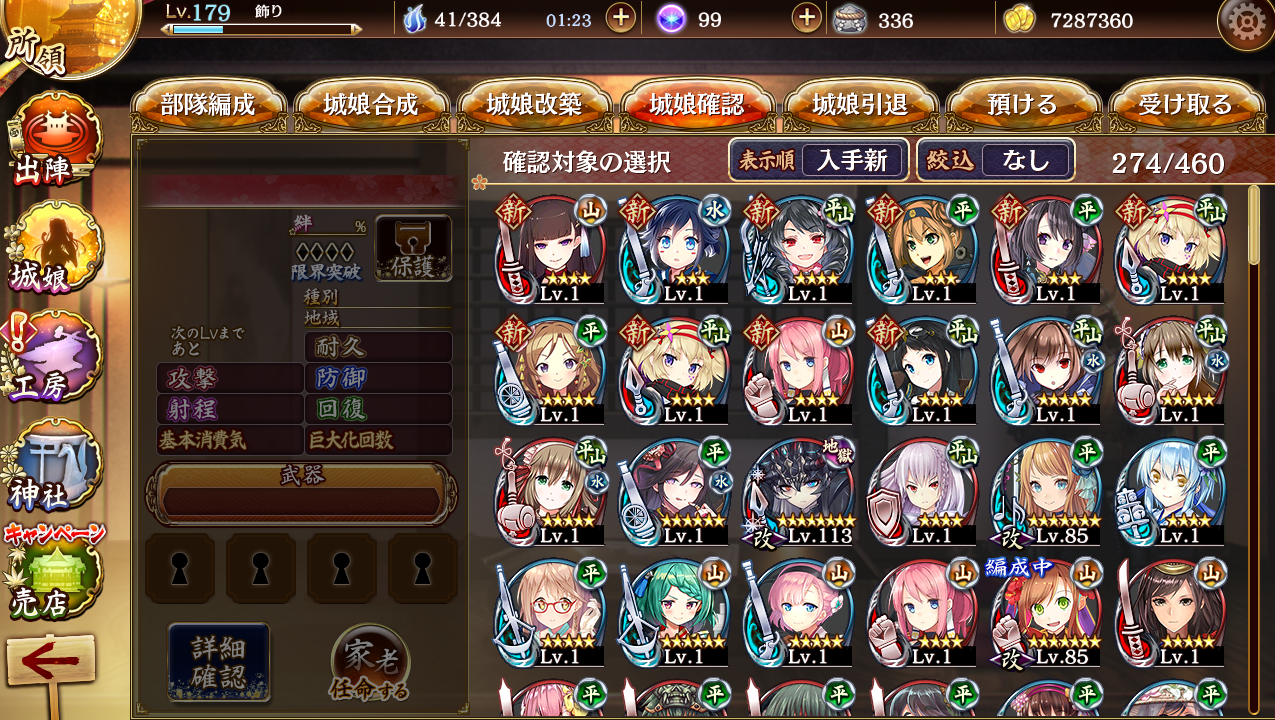Open the gear settings icon
The width and height of the screenshot is (1275, 720).
pyautogui.click(x=1245, y=22)
